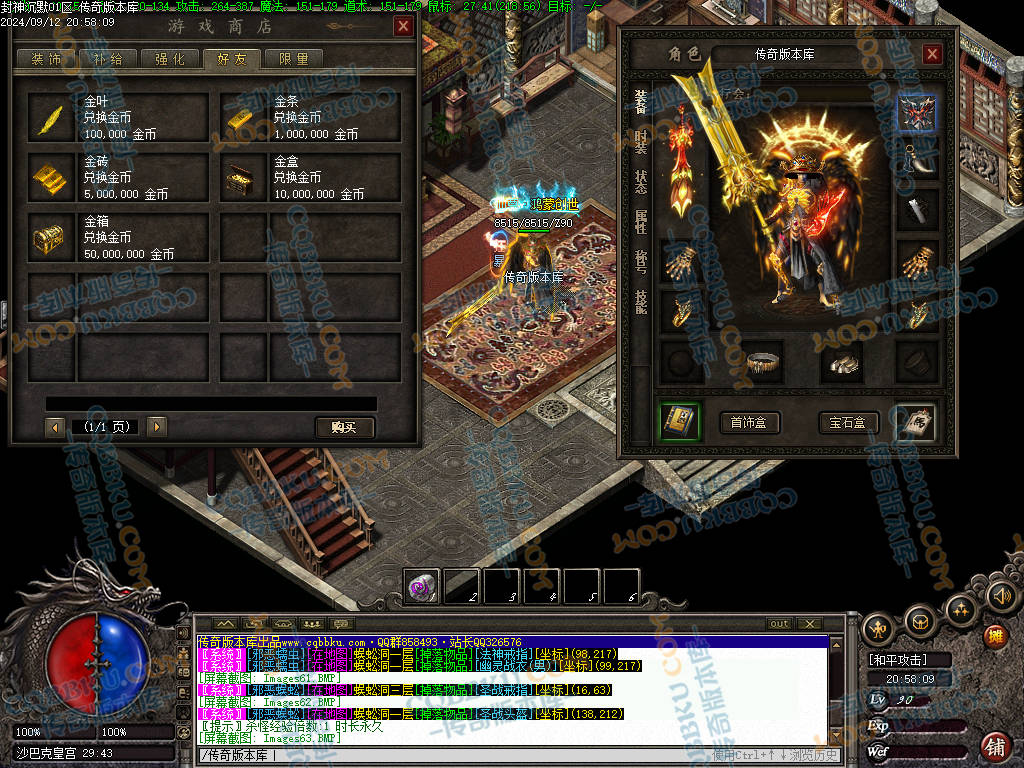Screen dimensions: 1024x768
Task: Open the 铺 shop round button
Action: (x=995, y=745)
